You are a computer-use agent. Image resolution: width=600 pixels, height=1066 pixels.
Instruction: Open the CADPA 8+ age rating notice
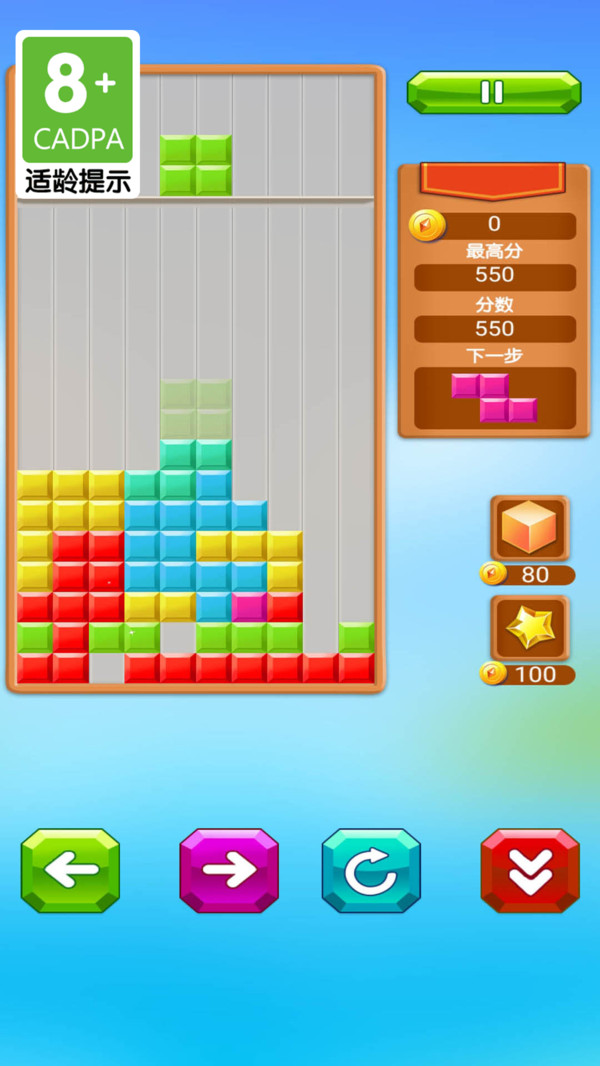pos(78,114)
